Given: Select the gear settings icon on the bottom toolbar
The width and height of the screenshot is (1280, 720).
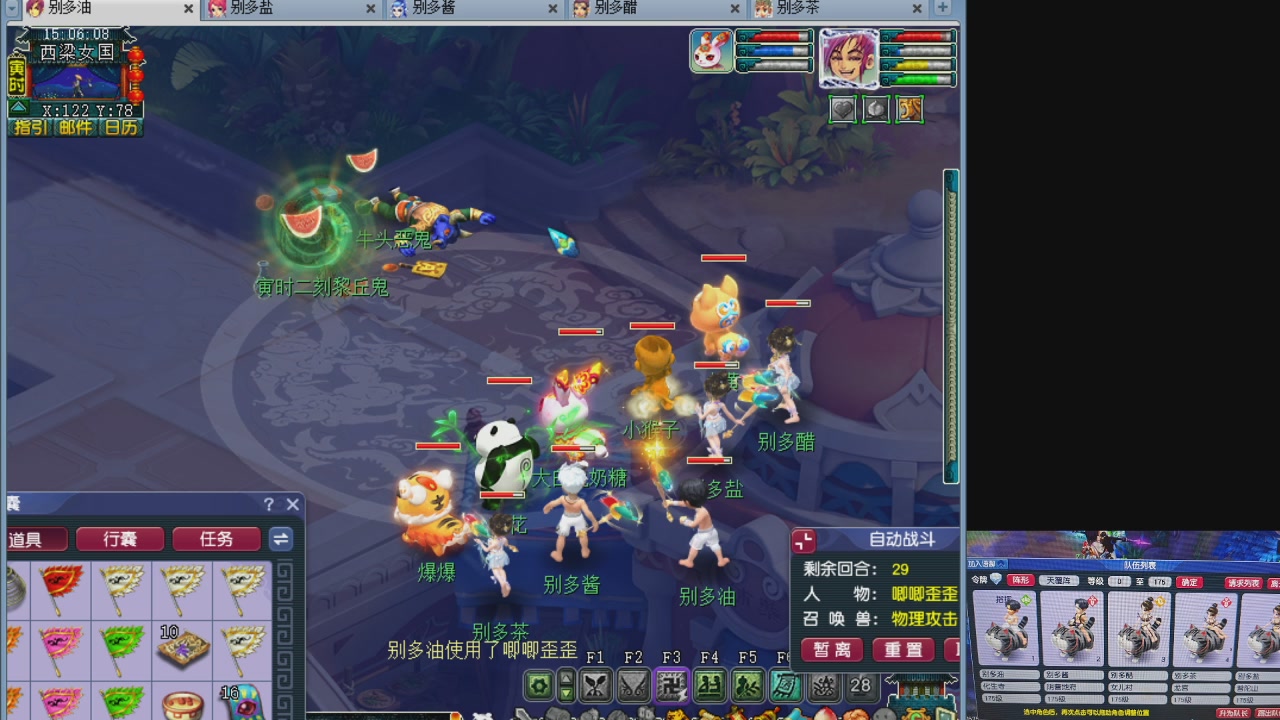Looking at the screenshot, I should tap(537, 686).
